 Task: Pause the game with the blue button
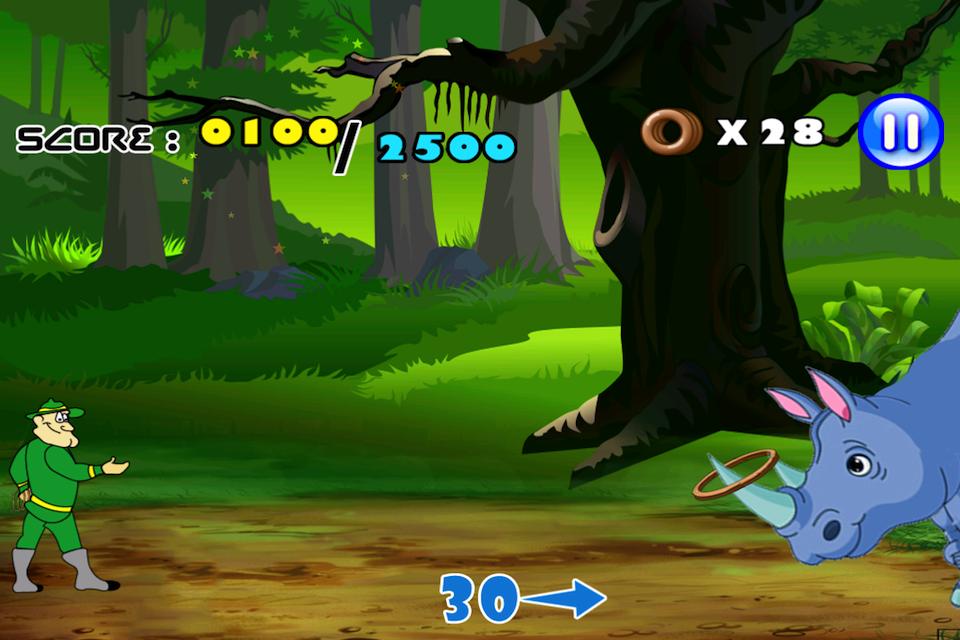coord(900,131)
